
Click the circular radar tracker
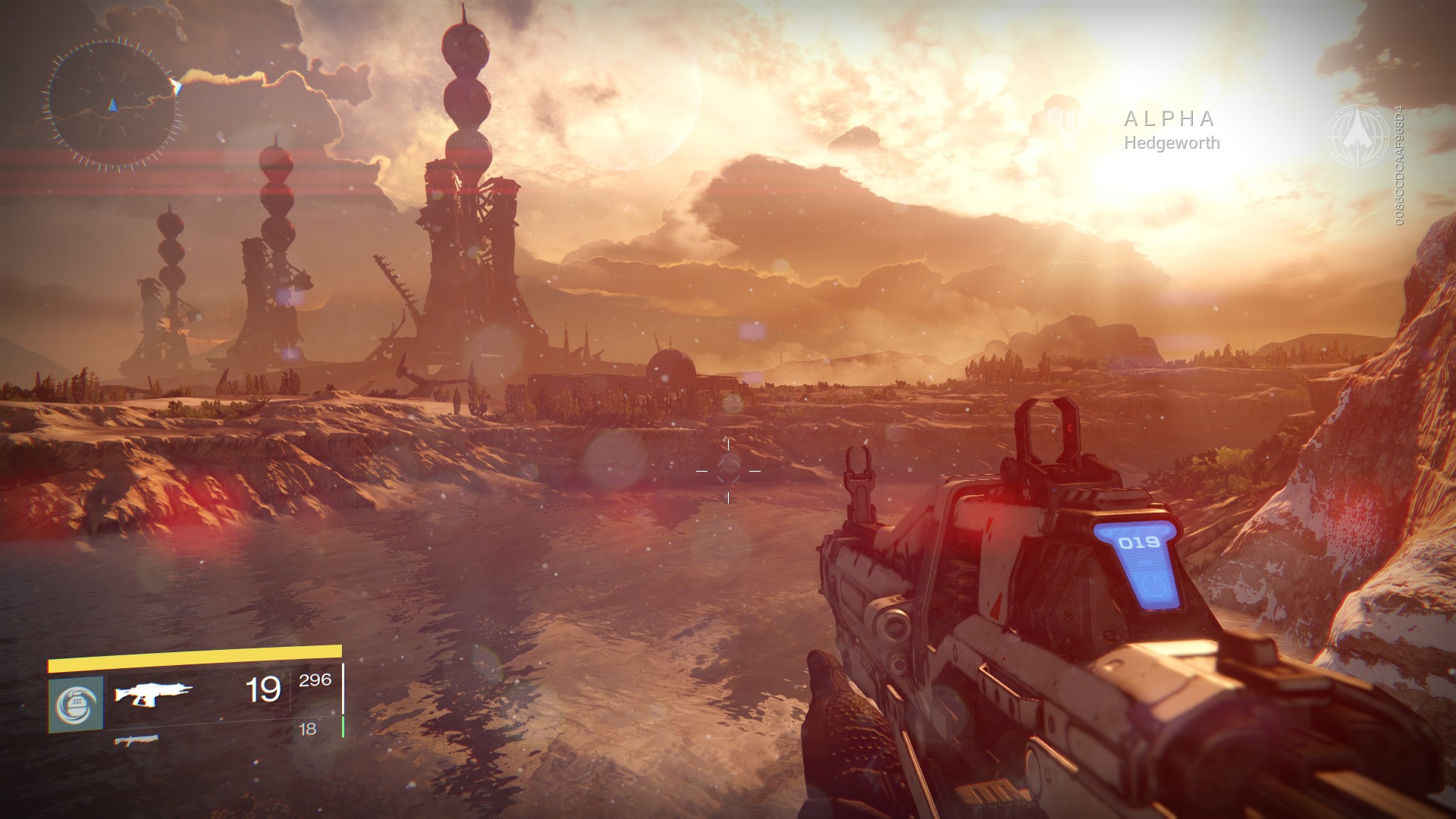(x=112, y=104)
